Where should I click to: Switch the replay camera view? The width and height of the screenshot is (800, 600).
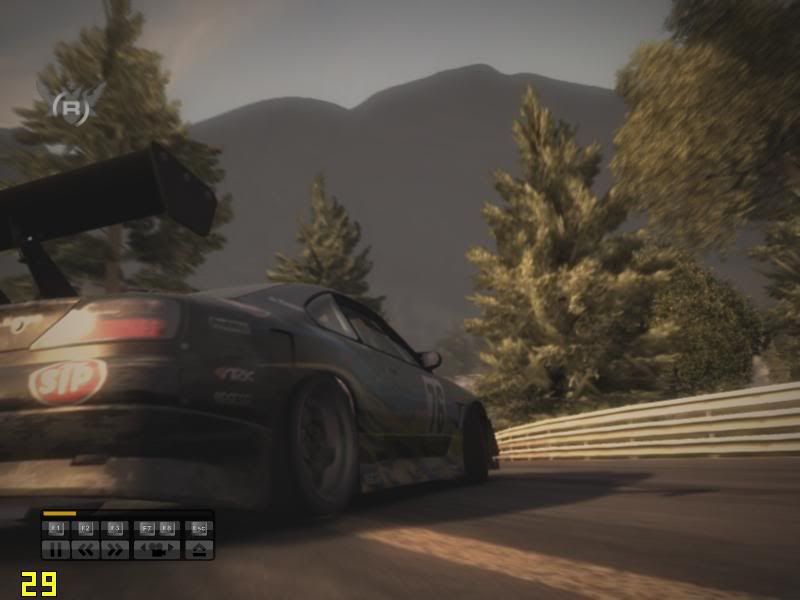(x=157, y=548)
